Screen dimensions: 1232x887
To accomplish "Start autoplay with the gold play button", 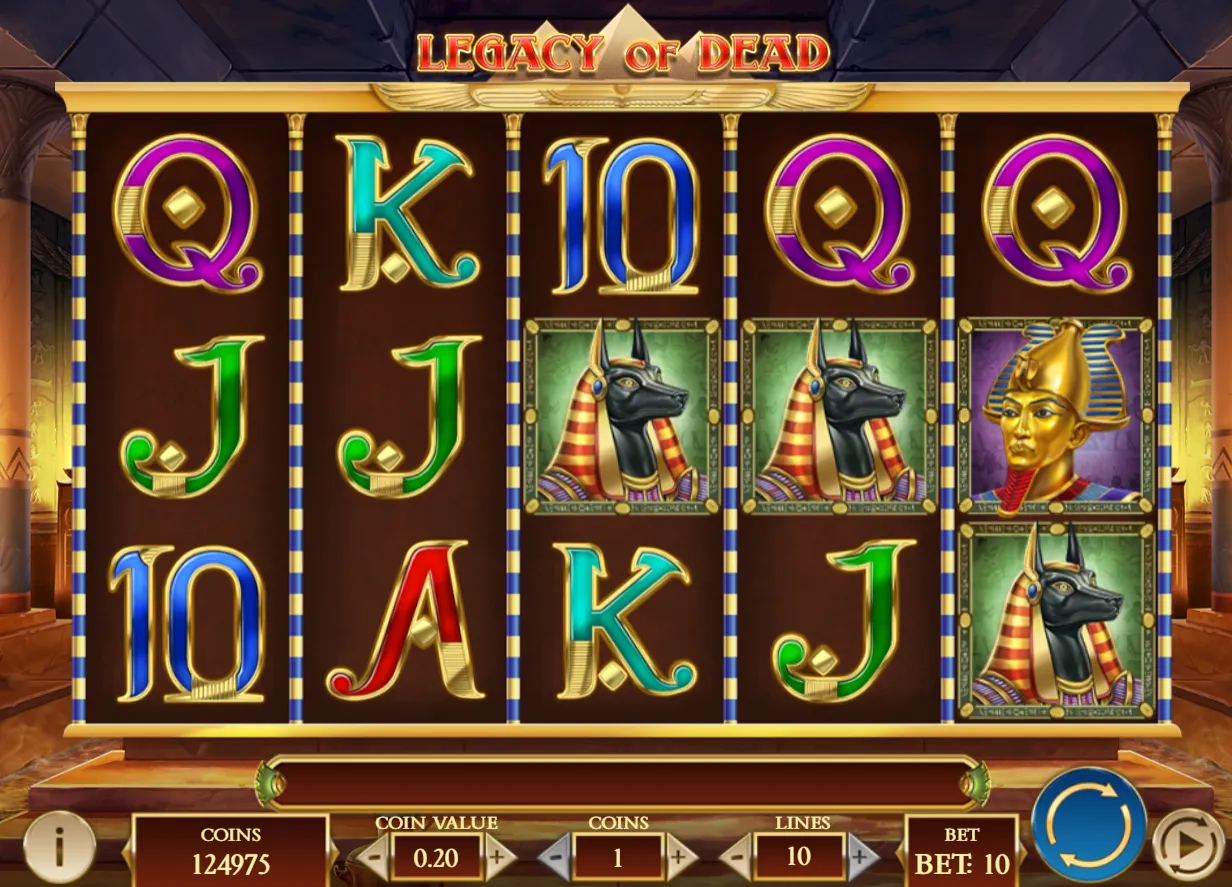I will tap(1189, 846).
